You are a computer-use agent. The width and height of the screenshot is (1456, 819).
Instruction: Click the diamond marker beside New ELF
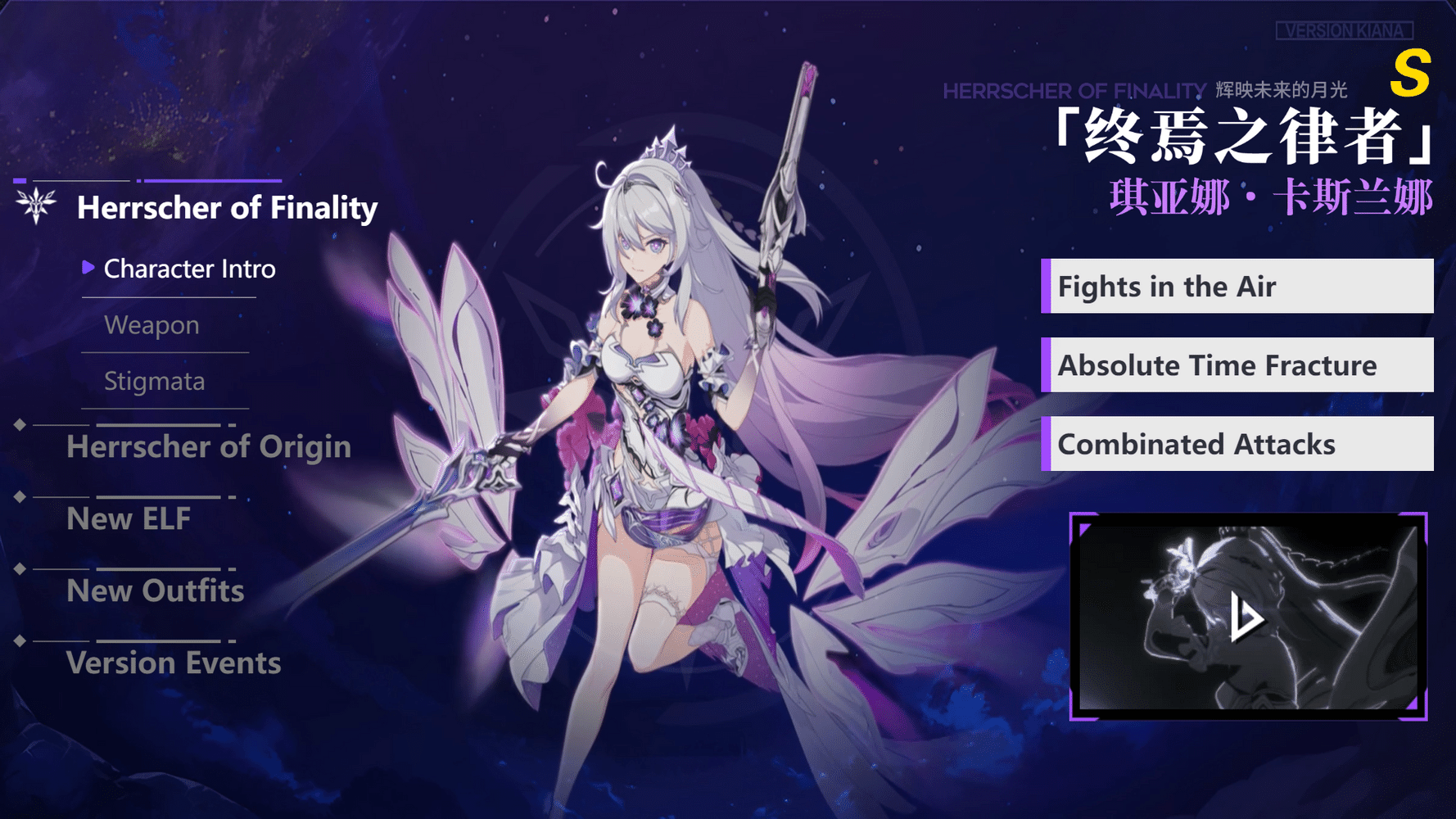click(20, 496)
